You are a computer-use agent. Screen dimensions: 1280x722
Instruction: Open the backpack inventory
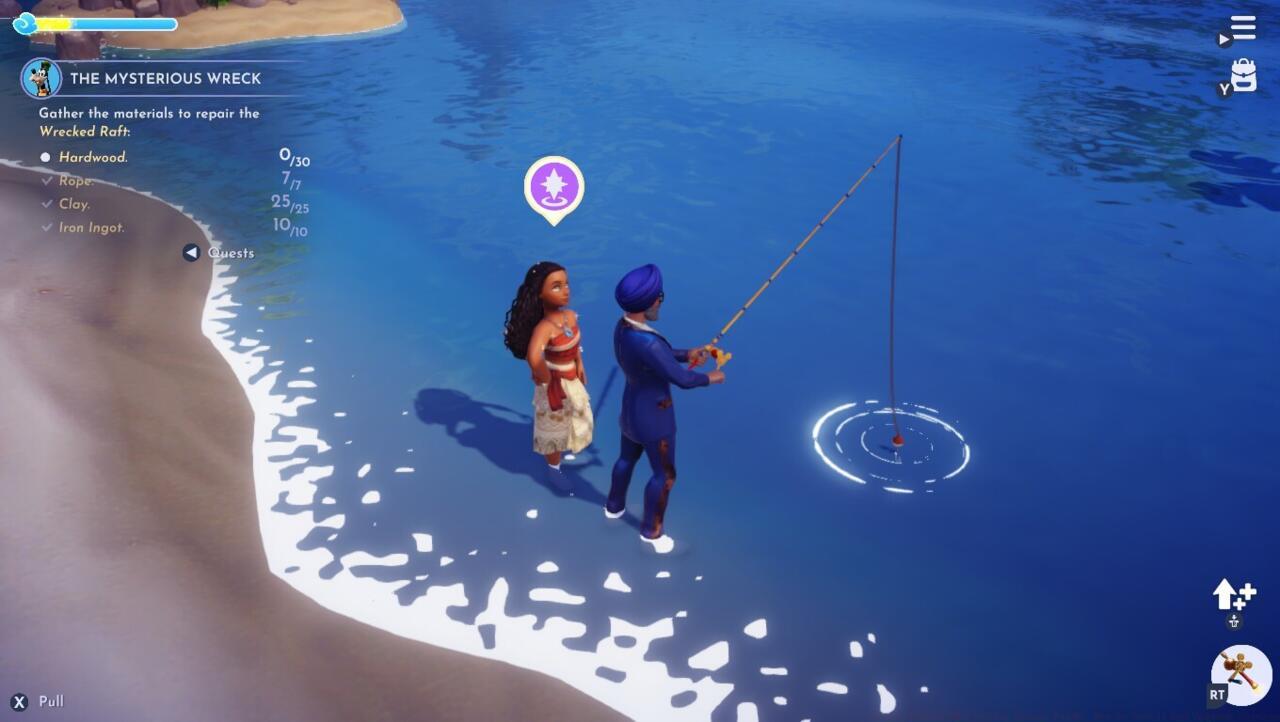(x=1243, y=75)
